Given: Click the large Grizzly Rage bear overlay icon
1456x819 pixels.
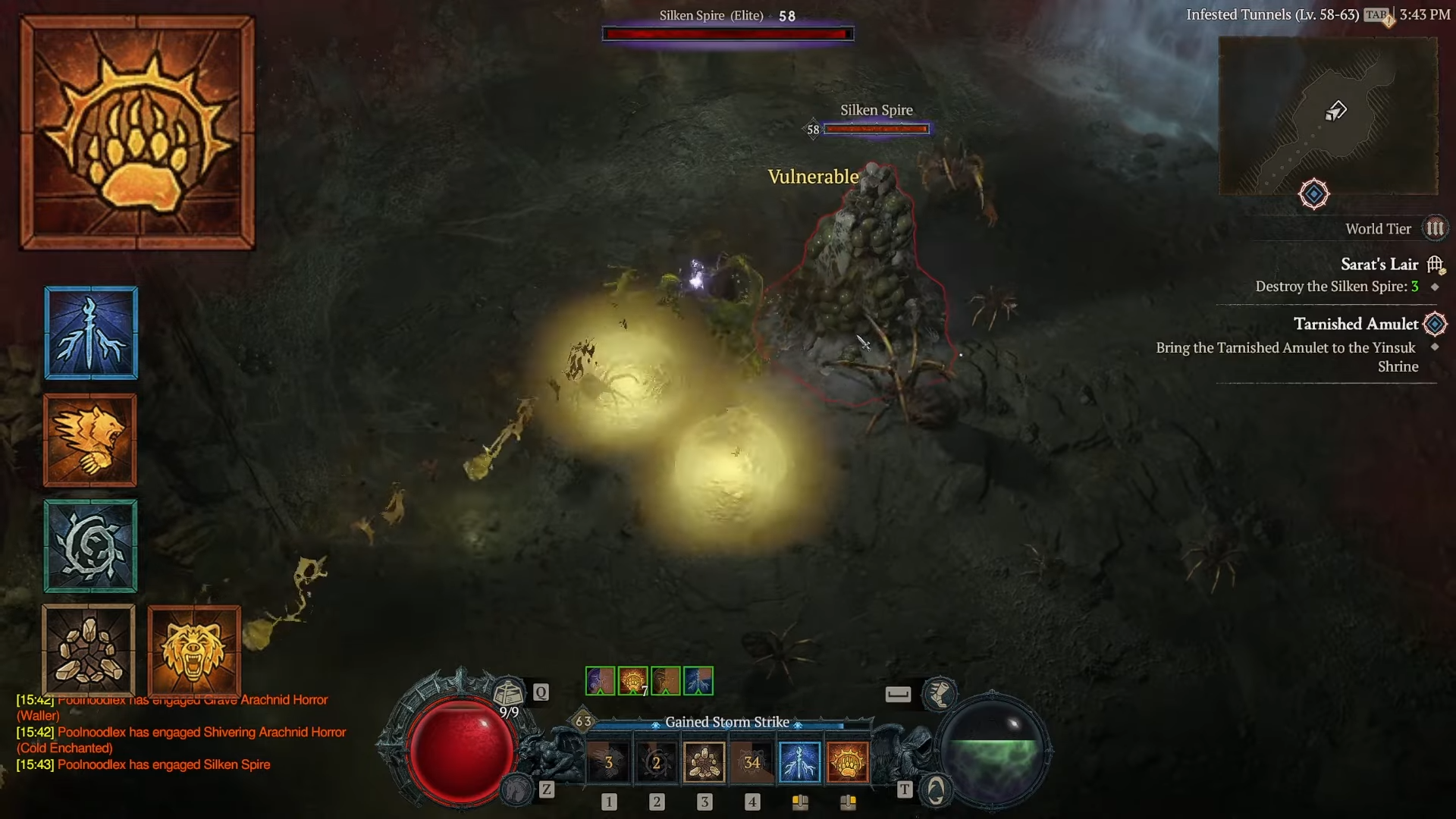Looking at the screenshot, I should (194, 651).
